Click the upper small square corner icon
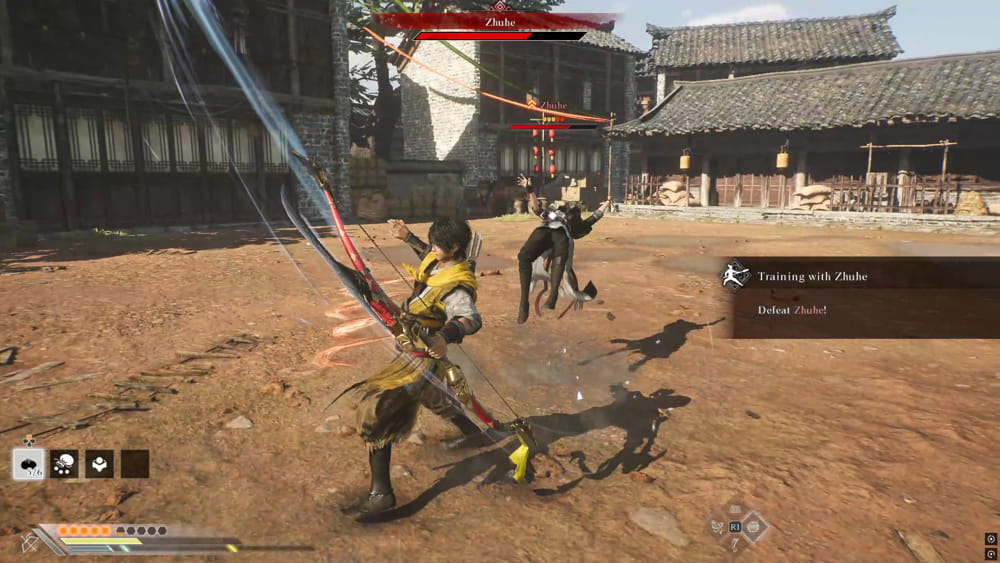Image resolution: width=1000 pixels, height=563 pixels. (990, 539)
